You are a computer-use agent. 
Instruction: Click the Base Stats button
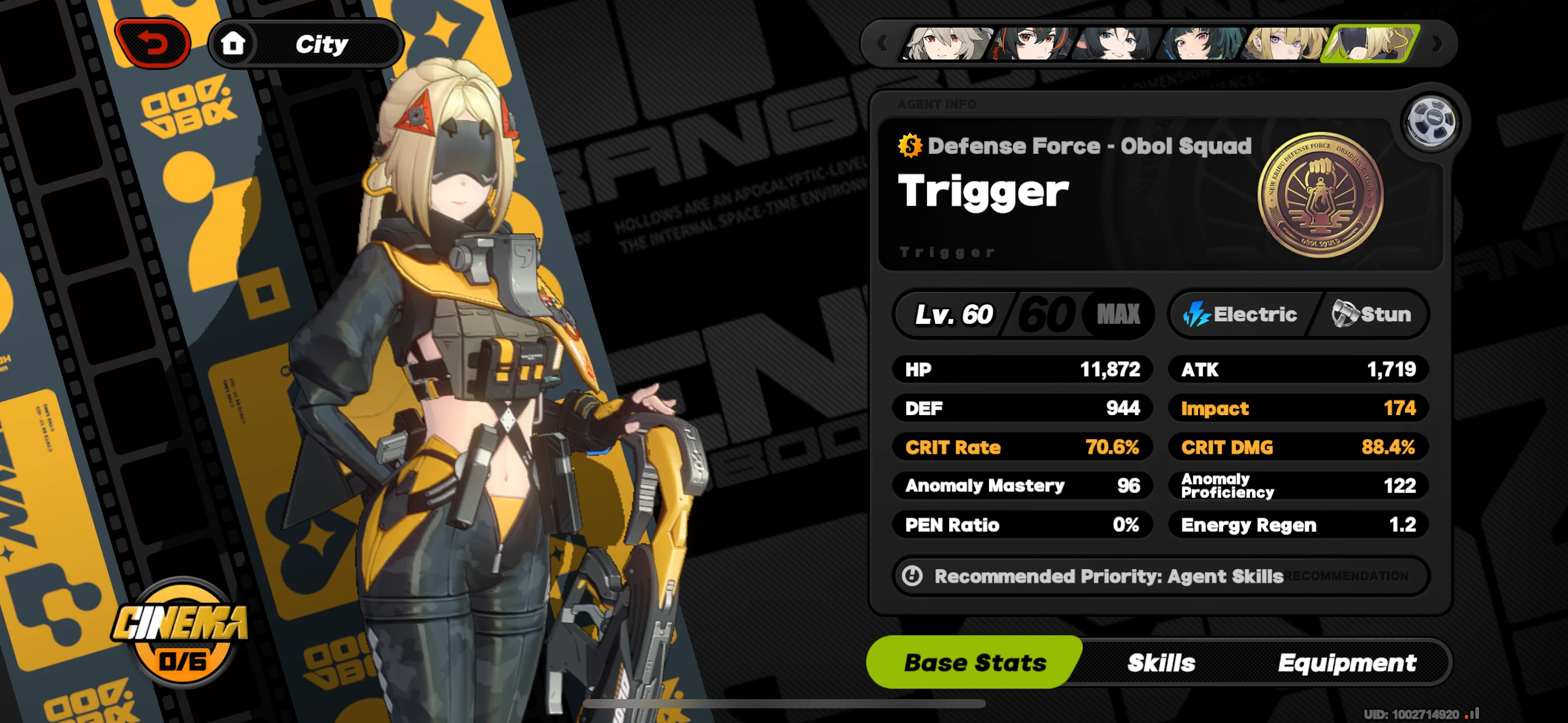[x=974, y=662]
